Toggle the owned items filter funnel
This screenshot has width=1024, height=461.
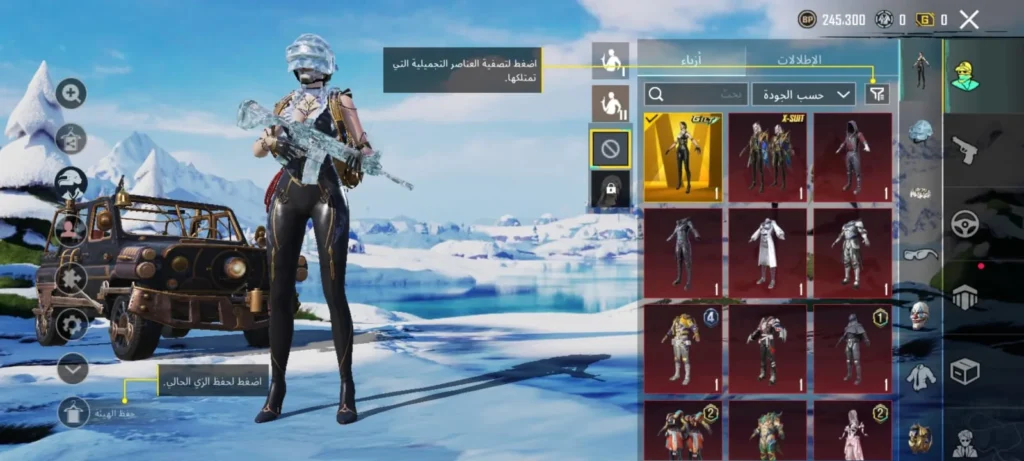point(876,94)
